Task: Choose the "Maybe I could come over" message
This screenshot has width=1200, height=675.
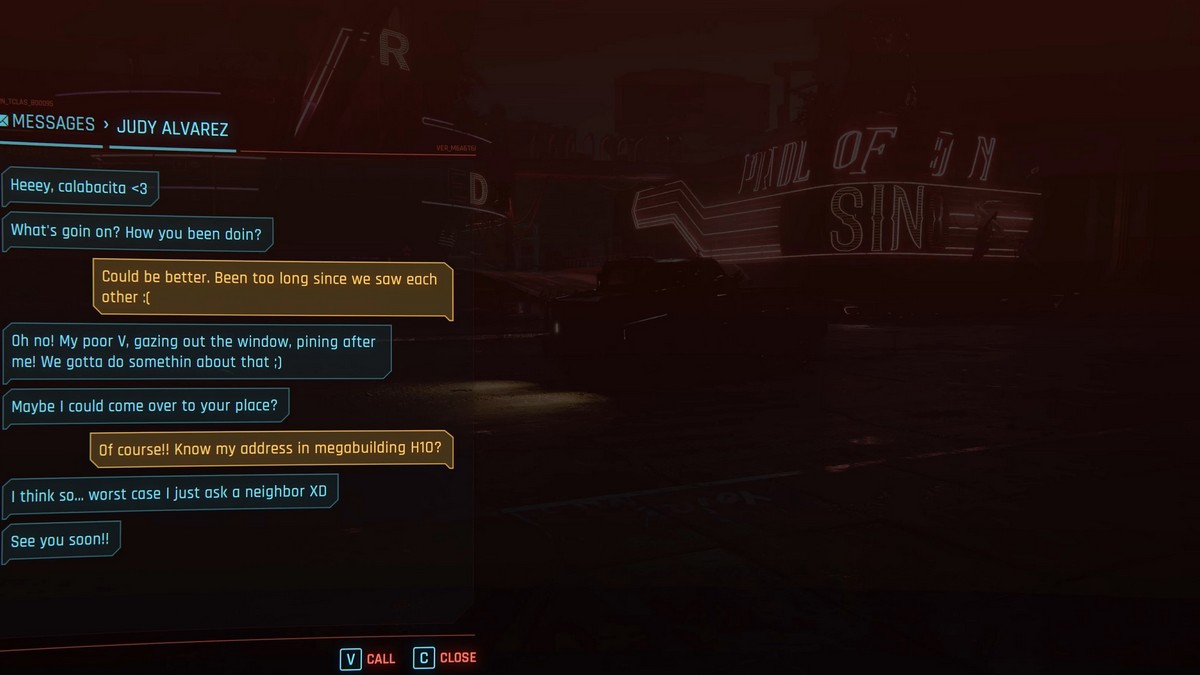Action: pos(146,406)
